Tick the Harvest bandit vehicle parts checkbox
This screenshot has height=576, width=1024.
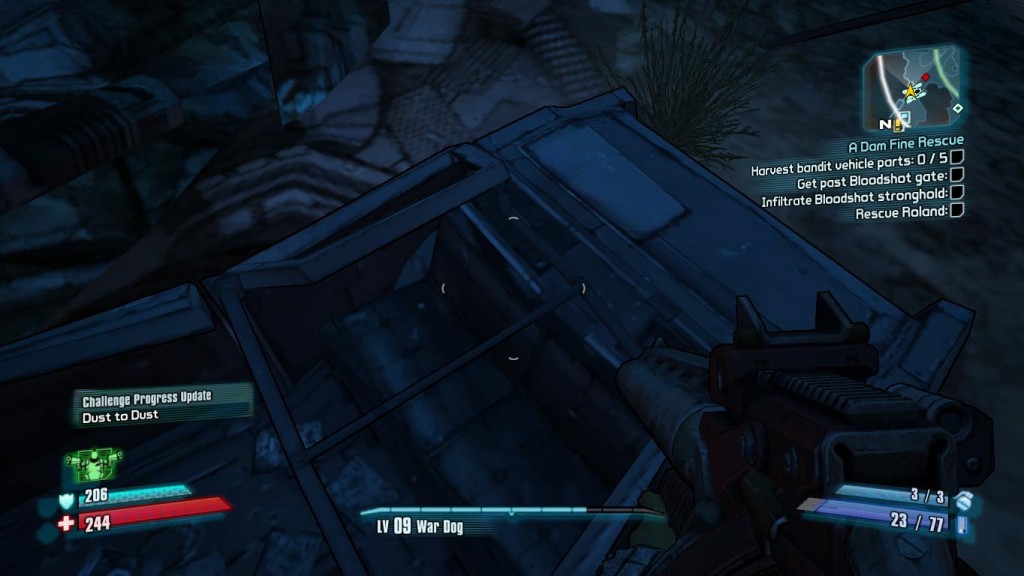957,158
